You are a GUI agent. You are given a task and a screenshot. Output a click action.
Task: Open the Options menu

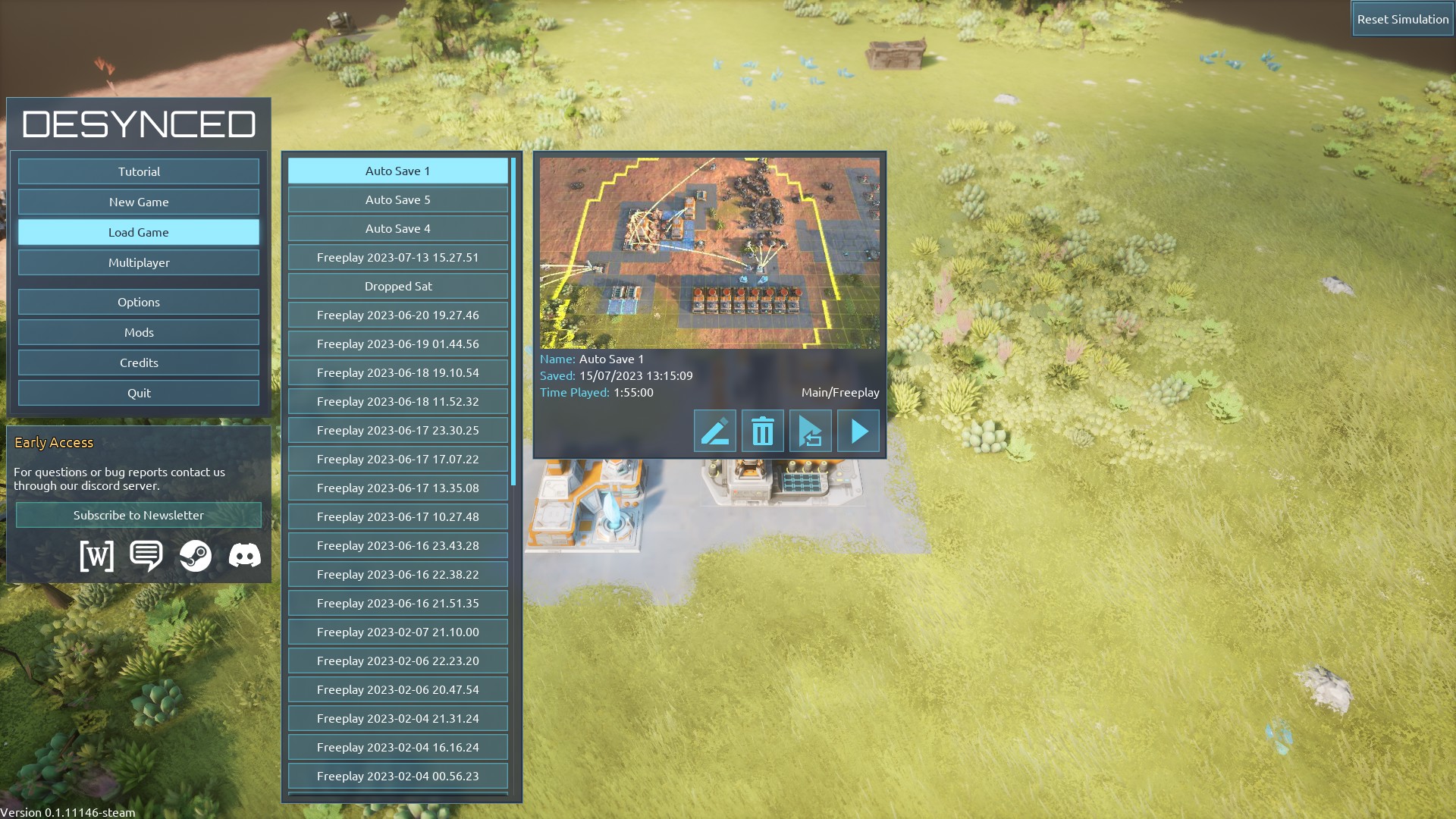coord(139,302)
